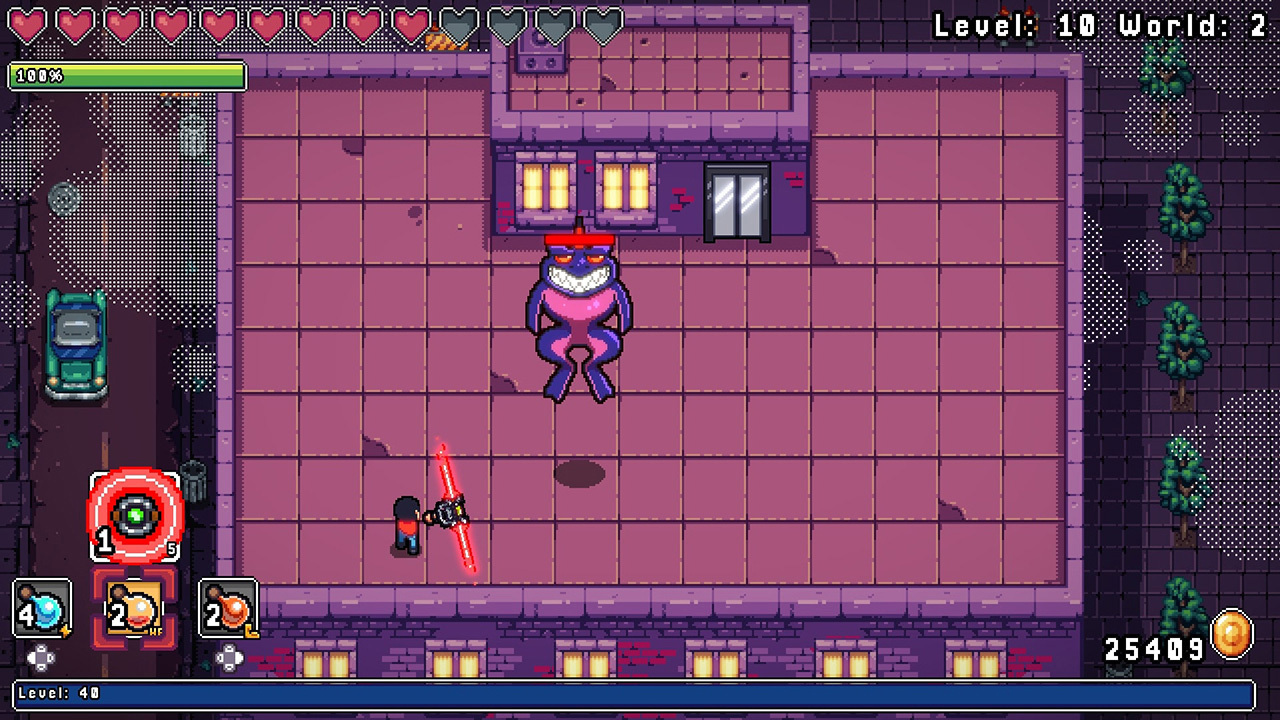1280x720 pixels.
Task: Use the HP potion in the highlighted center slot
Action: (133, 610)
